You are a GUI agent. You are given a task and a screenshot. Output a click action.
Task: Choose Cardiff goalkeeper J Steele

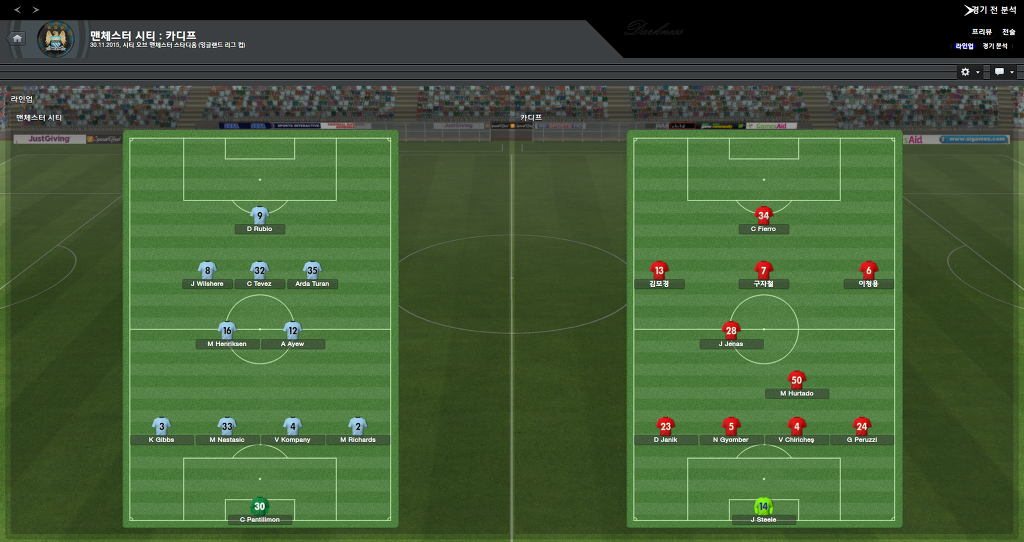pos(764,507)
